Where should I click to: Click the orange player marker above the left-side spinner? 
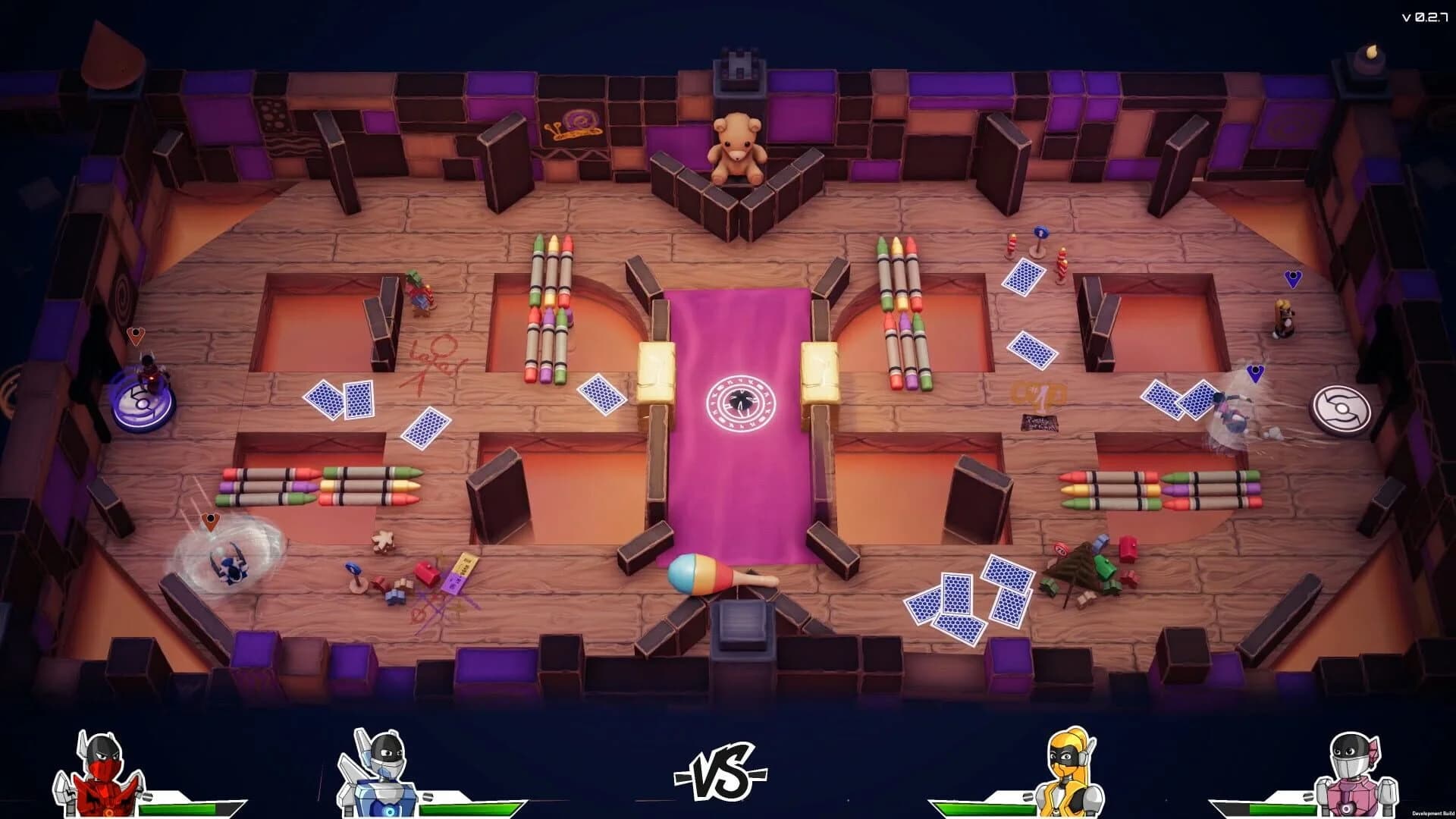pyautogui.click(x=135, y=336)
